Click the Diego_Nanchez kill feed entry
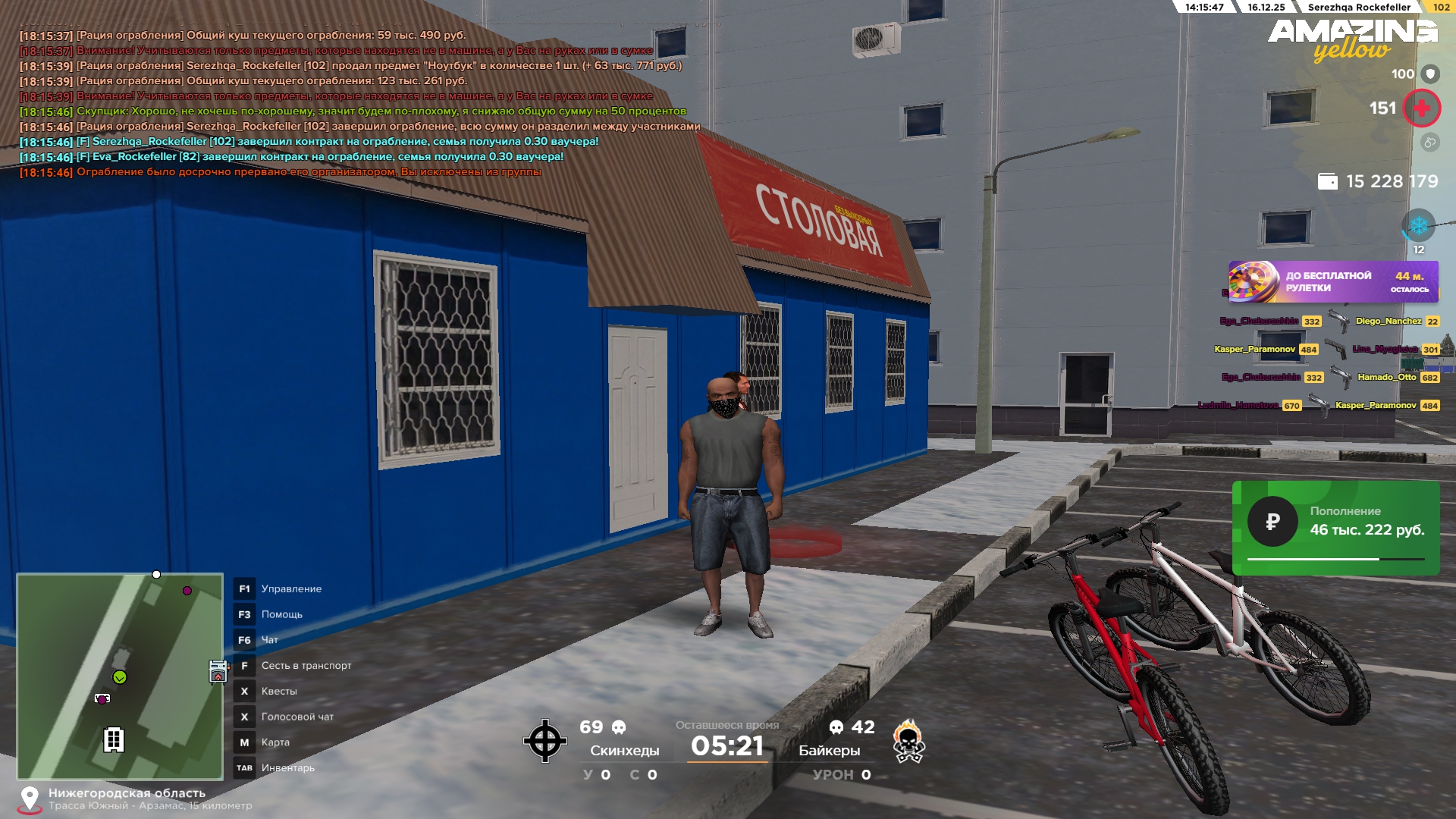The height and width of the screenshot is (819, 1456). click(1388, 322)
